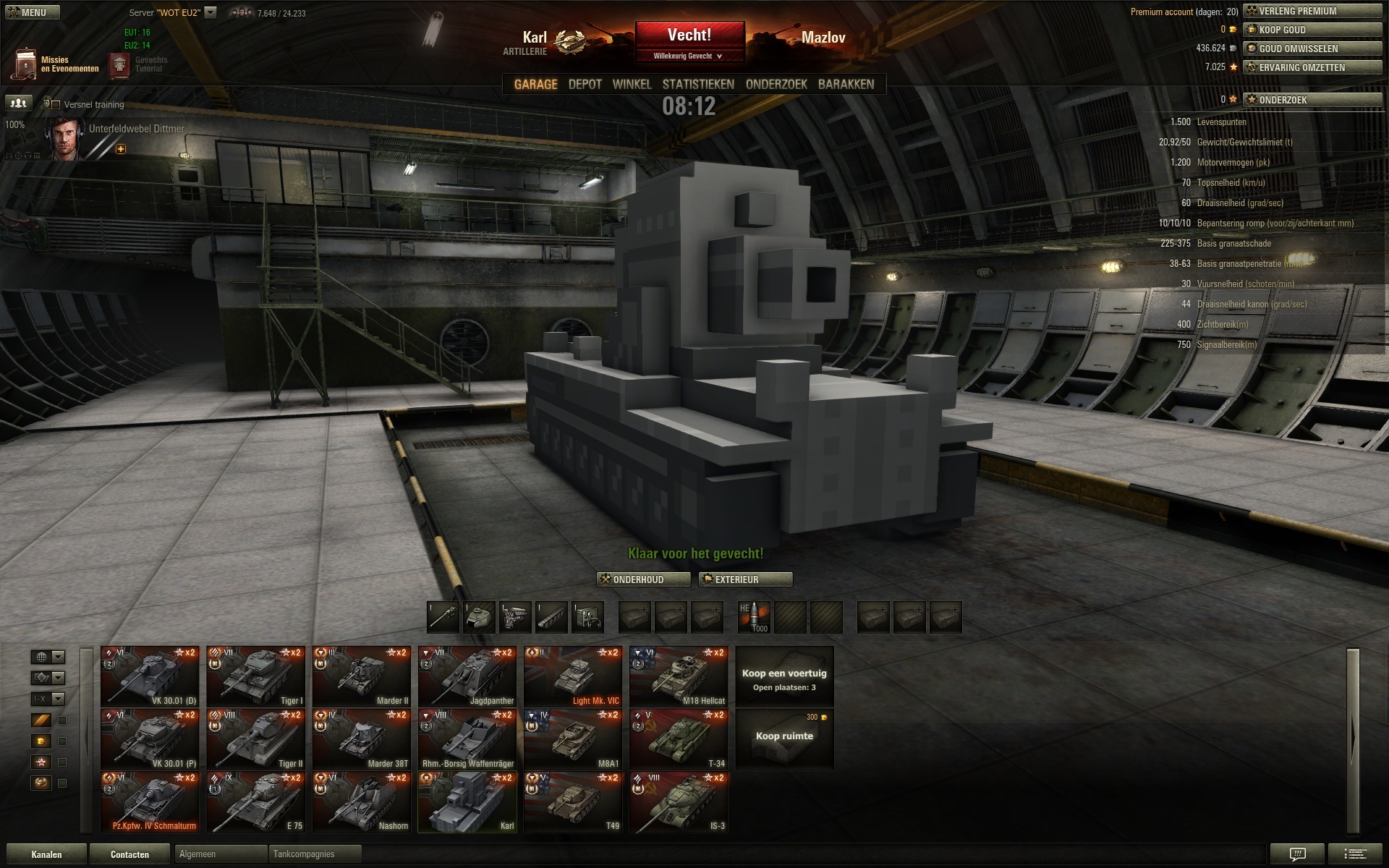Toggle the Versnel training checkbox
The width and height of the screenshot is (1389, 868).
[x=56, y=105]
